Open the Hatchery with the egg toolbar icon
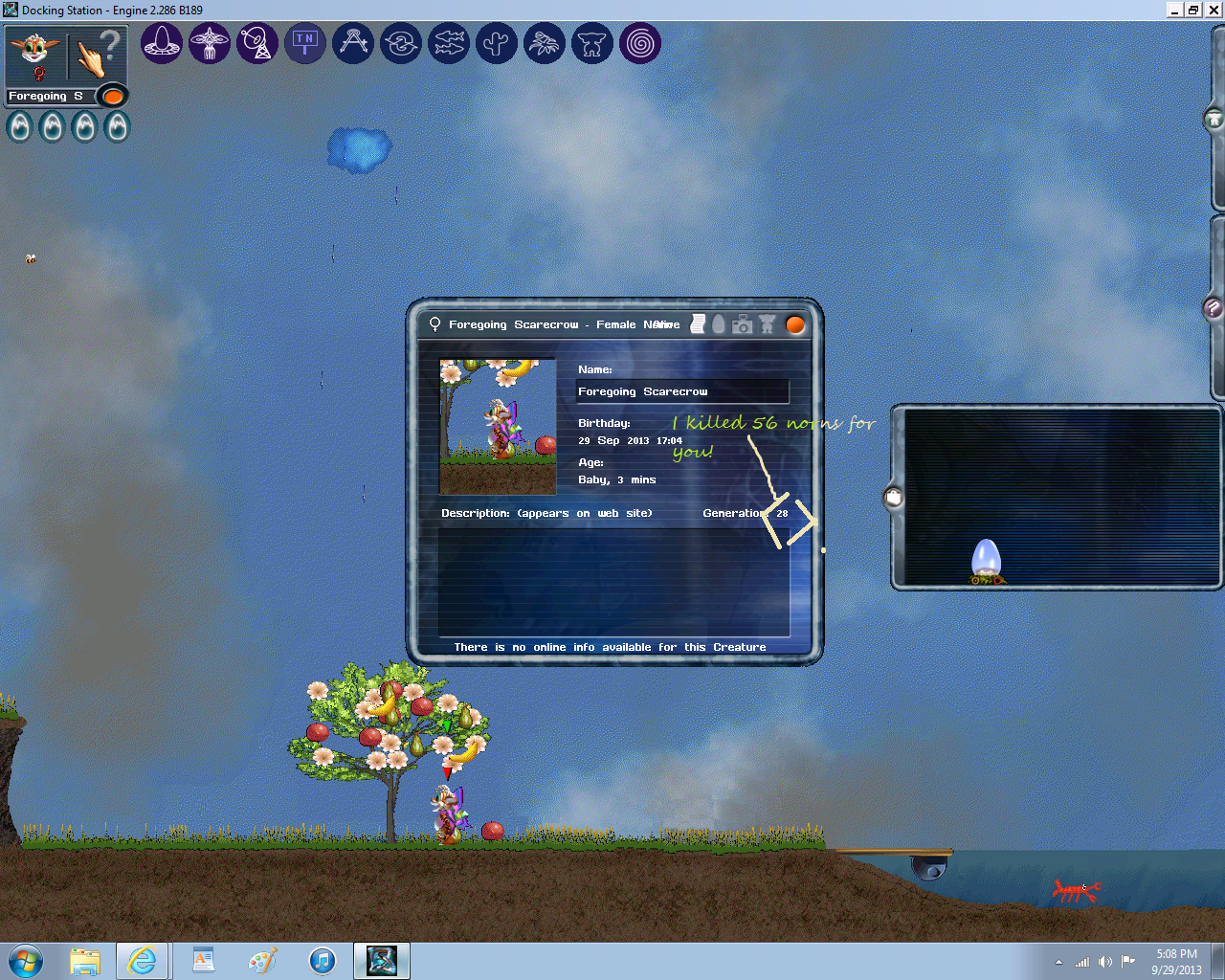Image resolution: width=1225 pixels, height=980 pixels. tap(162, 43)
